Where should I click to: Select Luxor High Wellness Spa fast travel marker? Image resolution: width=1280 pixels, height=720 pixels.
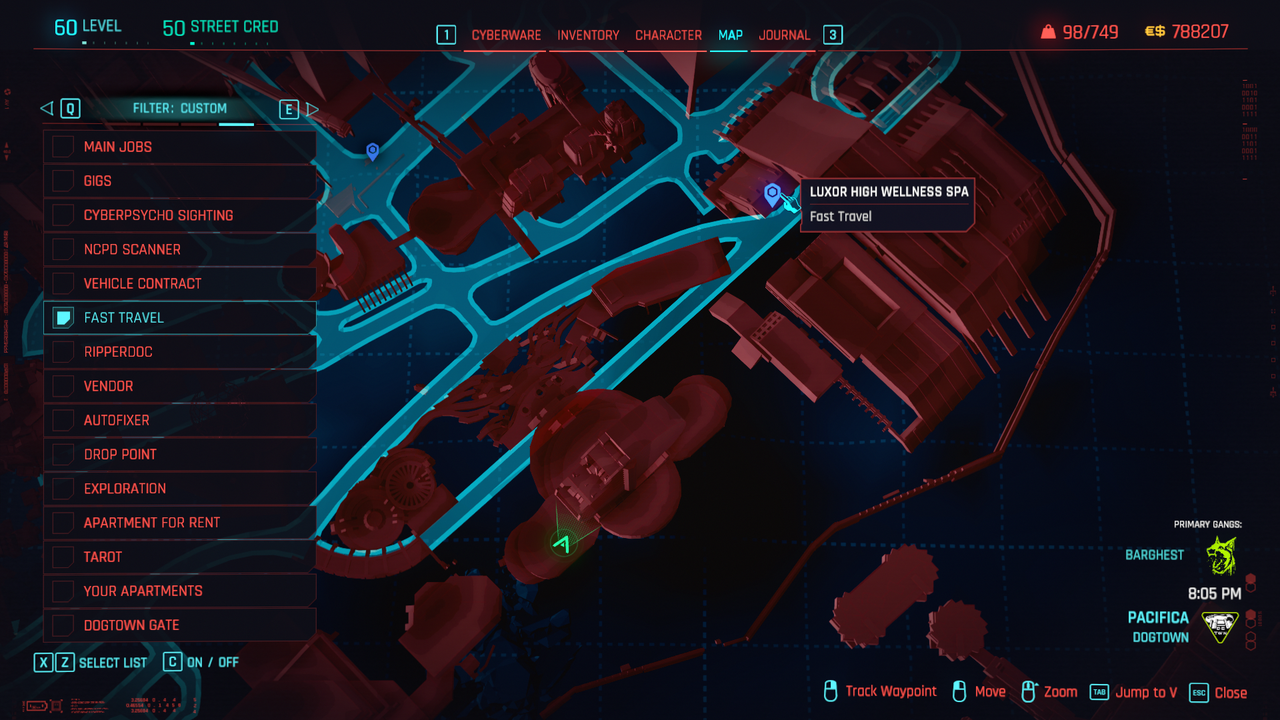pyautogui.click(x=772, y=194)
